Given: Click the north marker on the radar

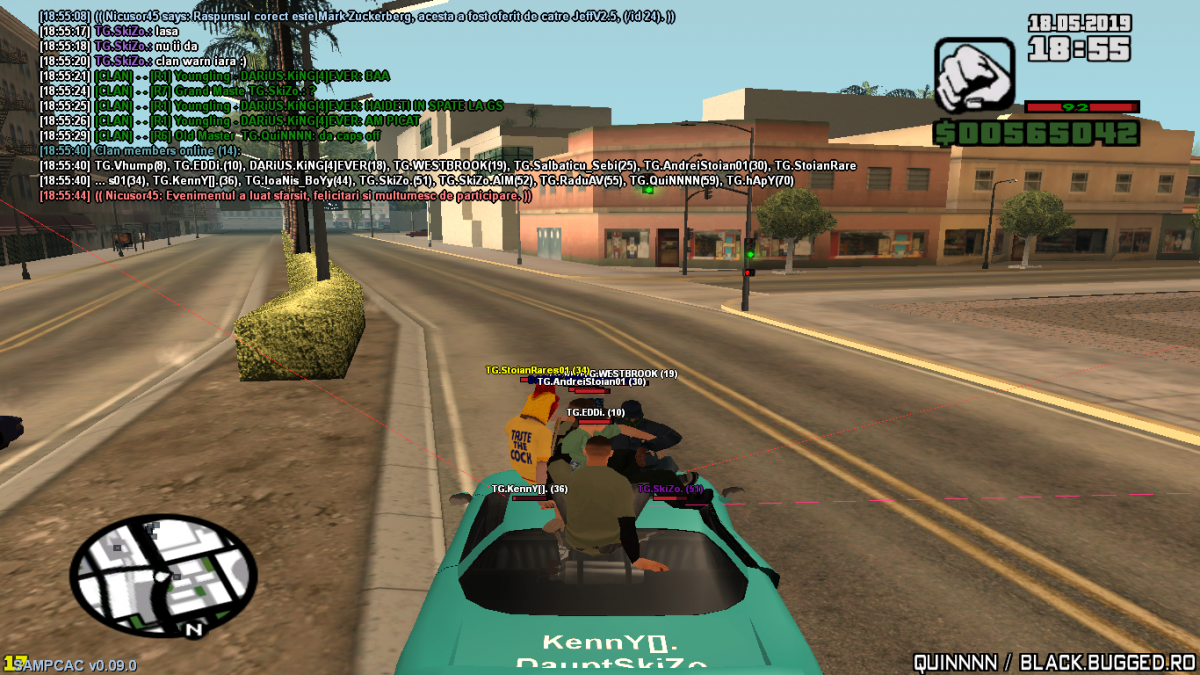Looking at the screenshot, I should [x=193, y=629].
